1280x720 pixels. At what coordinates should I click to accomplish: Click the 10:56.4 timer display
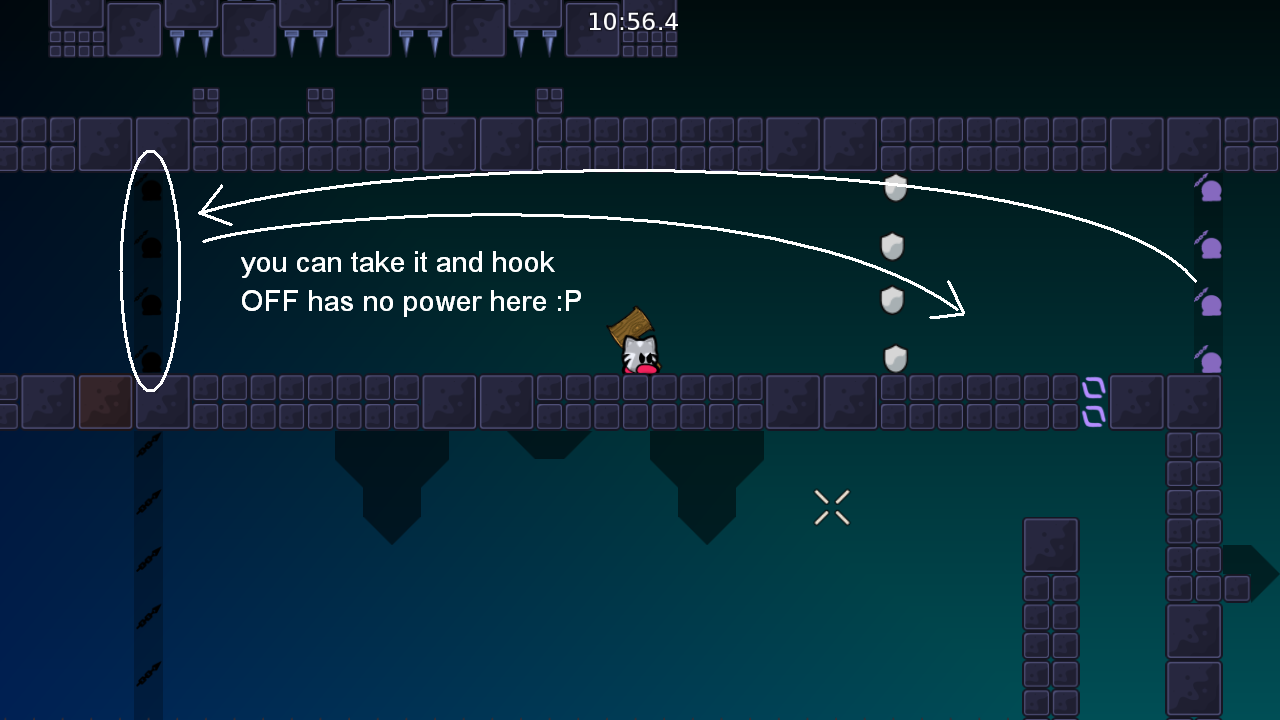(632, 19)
